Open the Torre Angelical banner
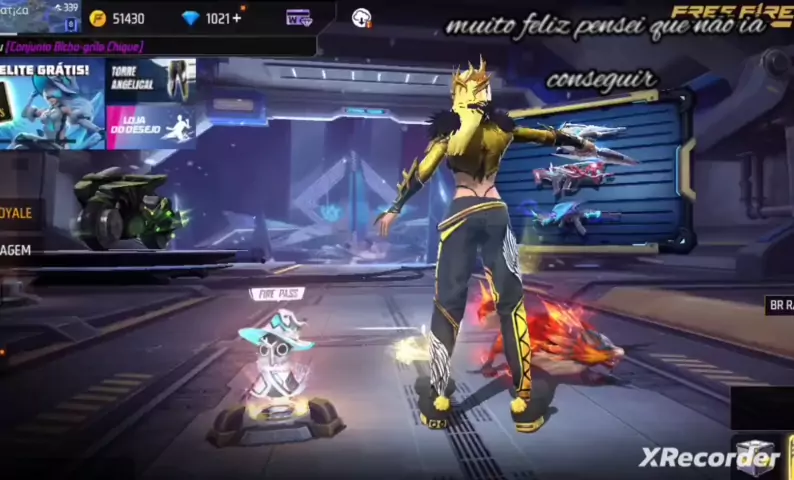The image size is (794, 480). (x=151, y=80)
